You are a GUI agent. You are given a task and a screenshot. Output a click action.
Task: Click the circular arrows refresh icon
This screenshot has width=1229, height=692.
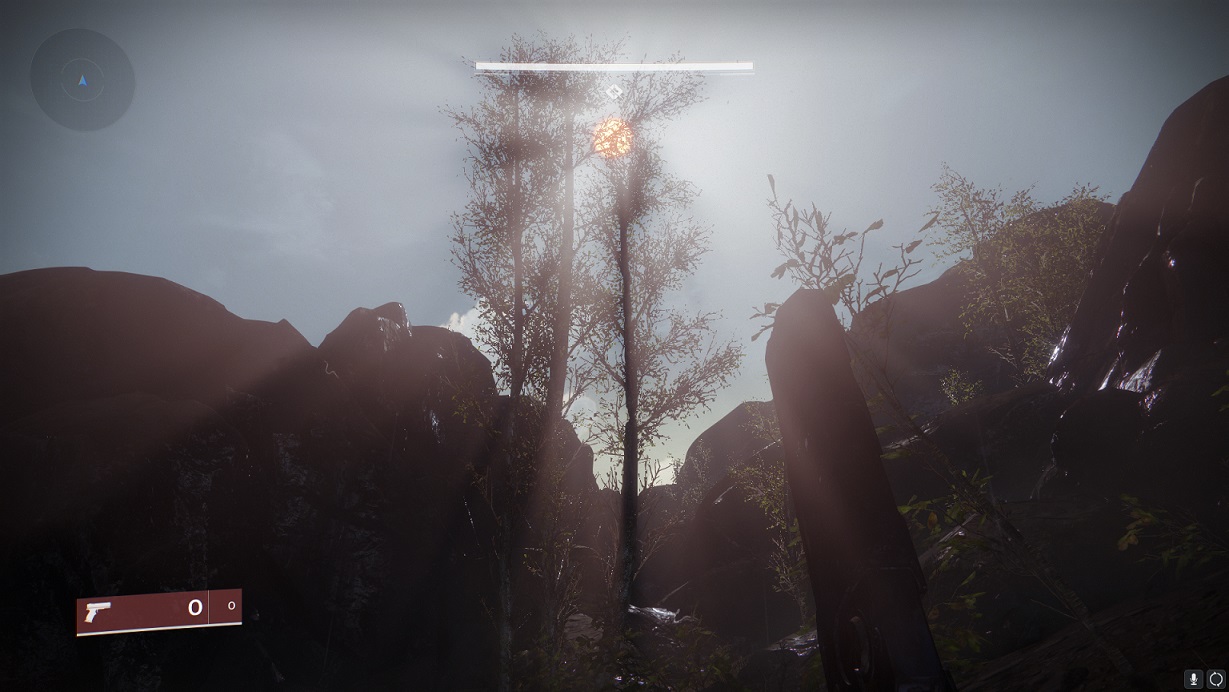pyautogui.click(x=1215, y=678)
